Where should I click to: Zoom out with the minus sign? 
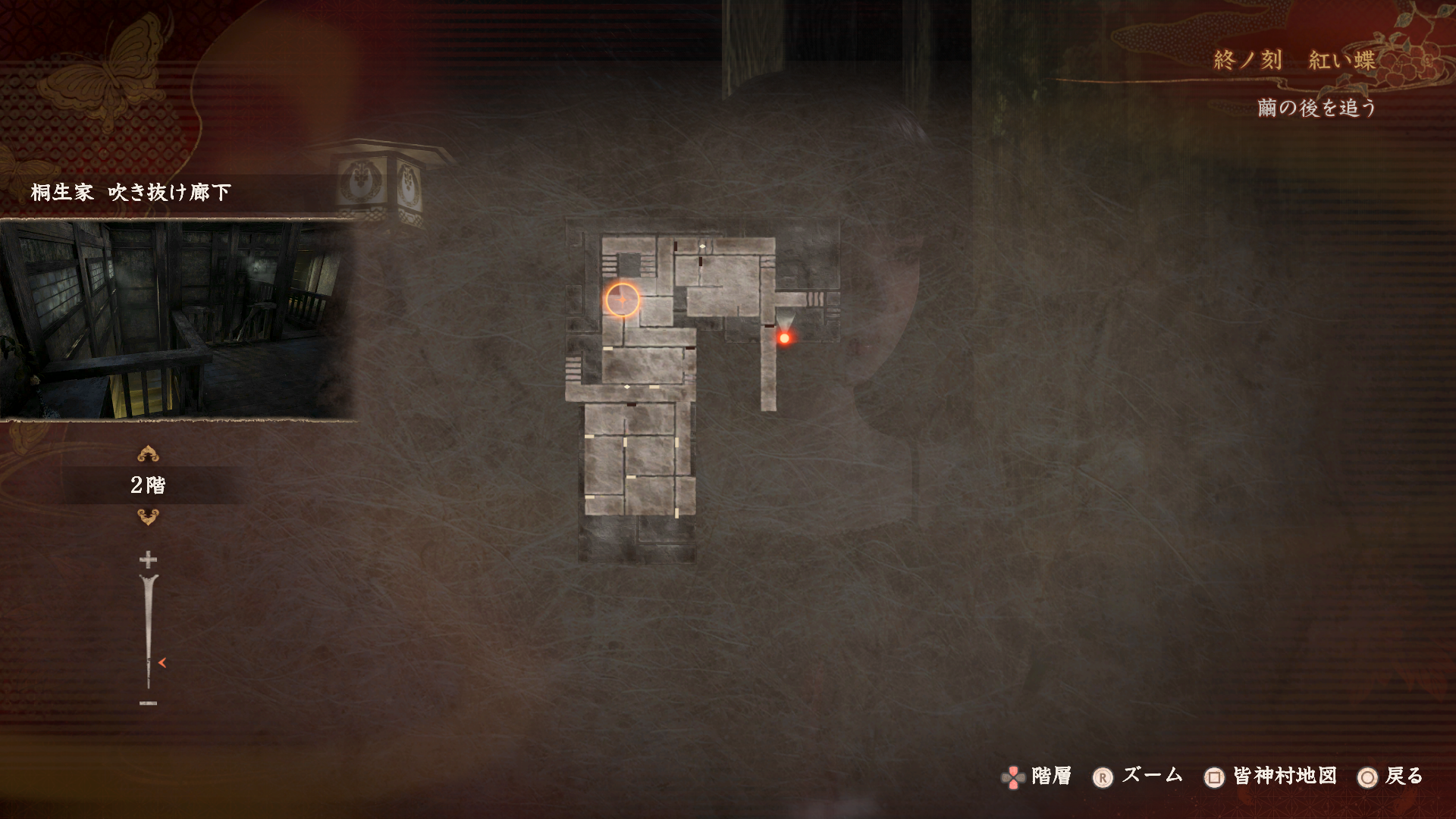click(148, 703)
